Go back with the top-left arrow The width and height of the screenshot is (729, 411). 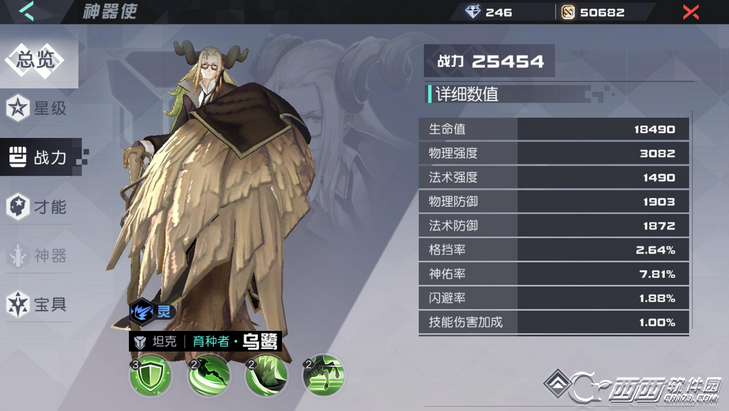26,12
